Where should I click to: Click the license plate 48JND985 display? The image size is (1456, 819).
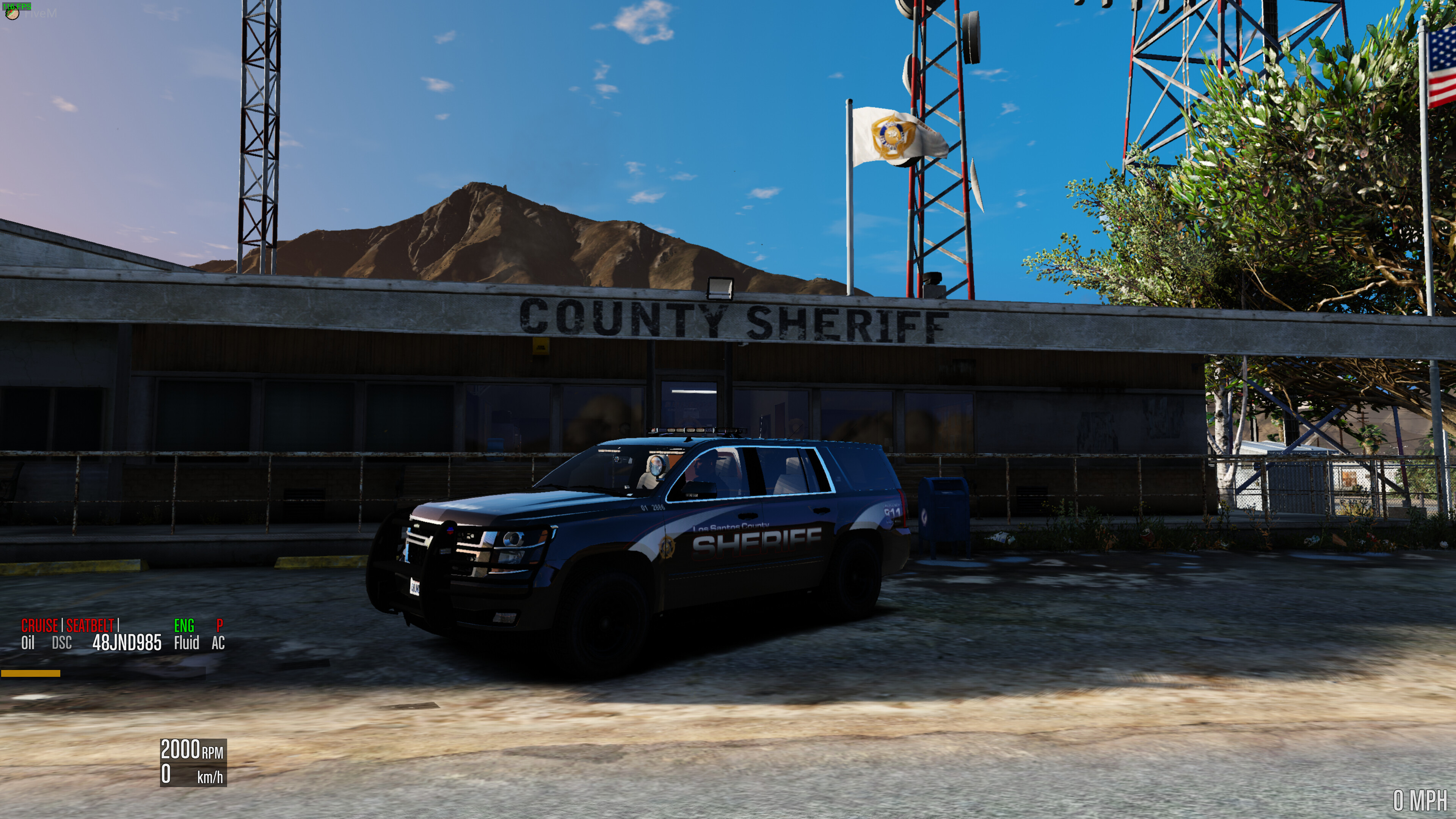pyautogui.click(x=127, y=643)
